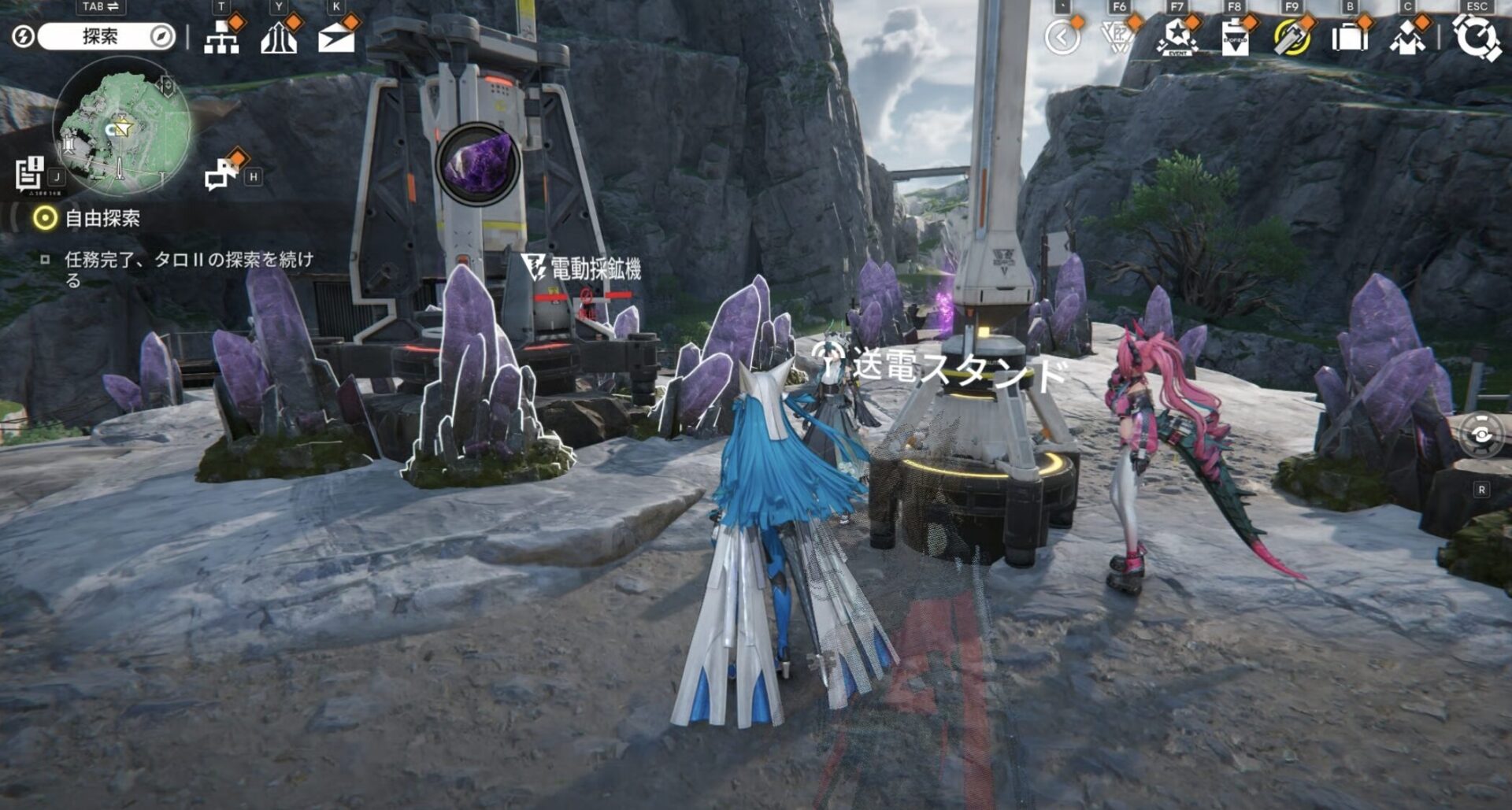Open the clipboard with downward triangle icon

[x=1234, y=37]
